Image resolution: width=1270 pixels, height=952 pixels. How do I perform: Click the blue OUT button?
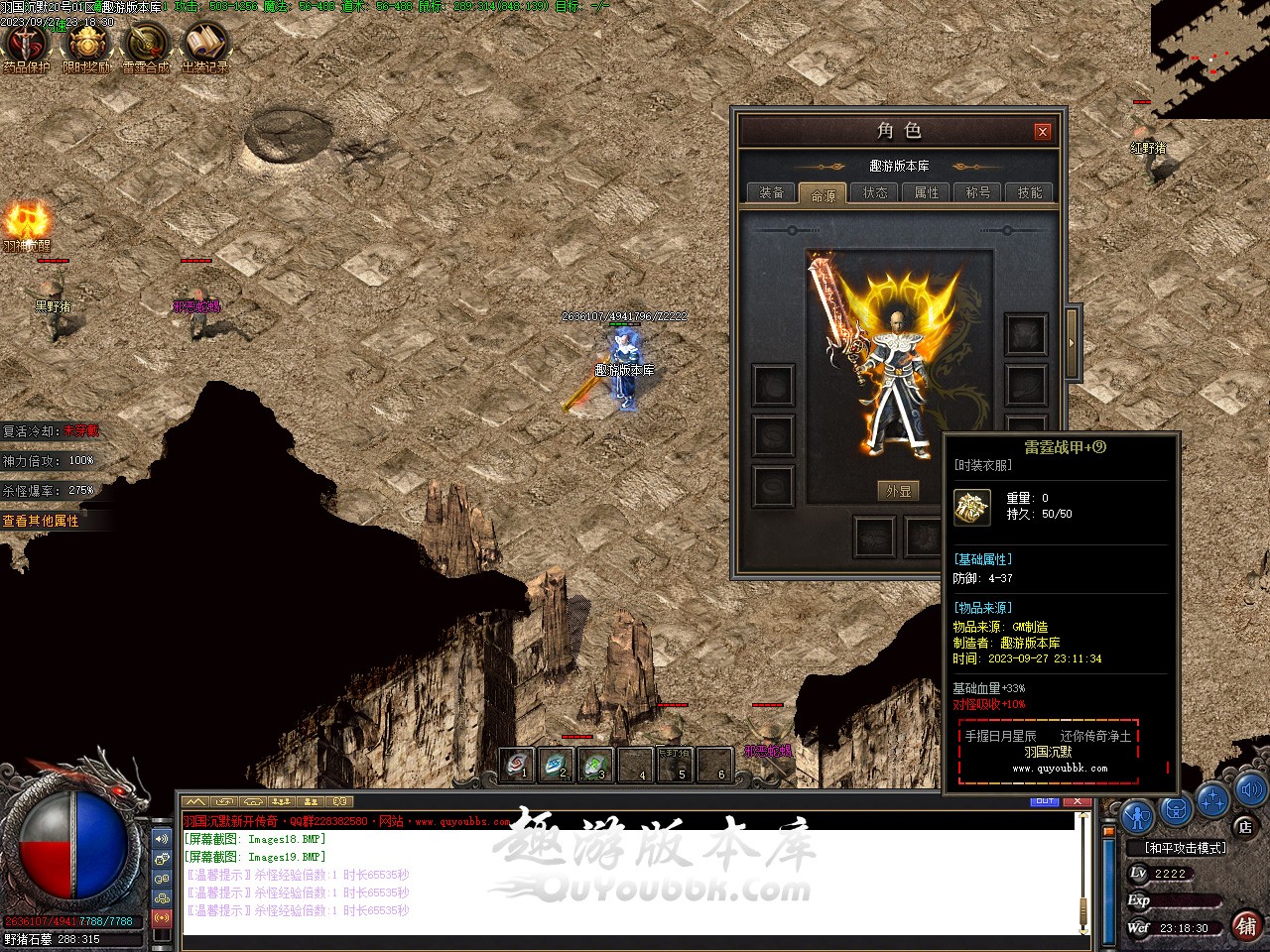coord(1045,800)
